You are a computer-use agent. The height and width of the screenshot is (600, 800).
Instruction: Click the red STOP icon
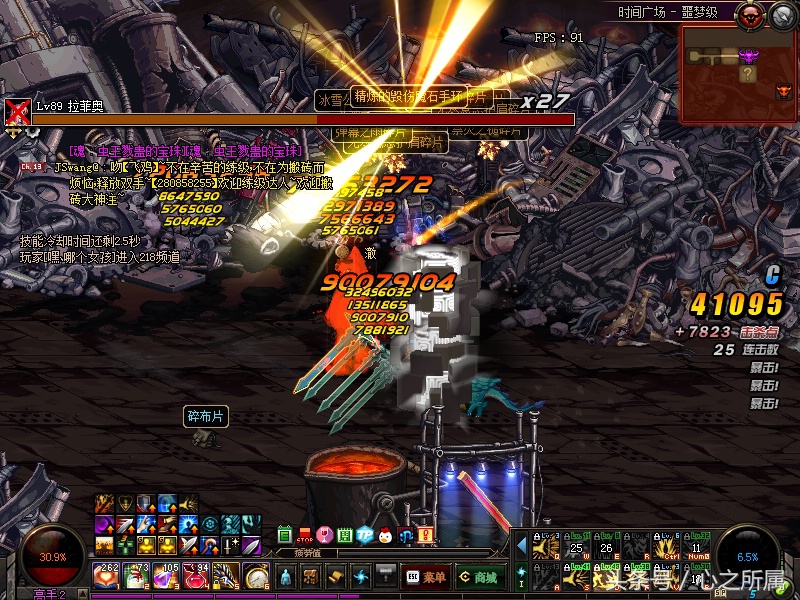[305, 535]
